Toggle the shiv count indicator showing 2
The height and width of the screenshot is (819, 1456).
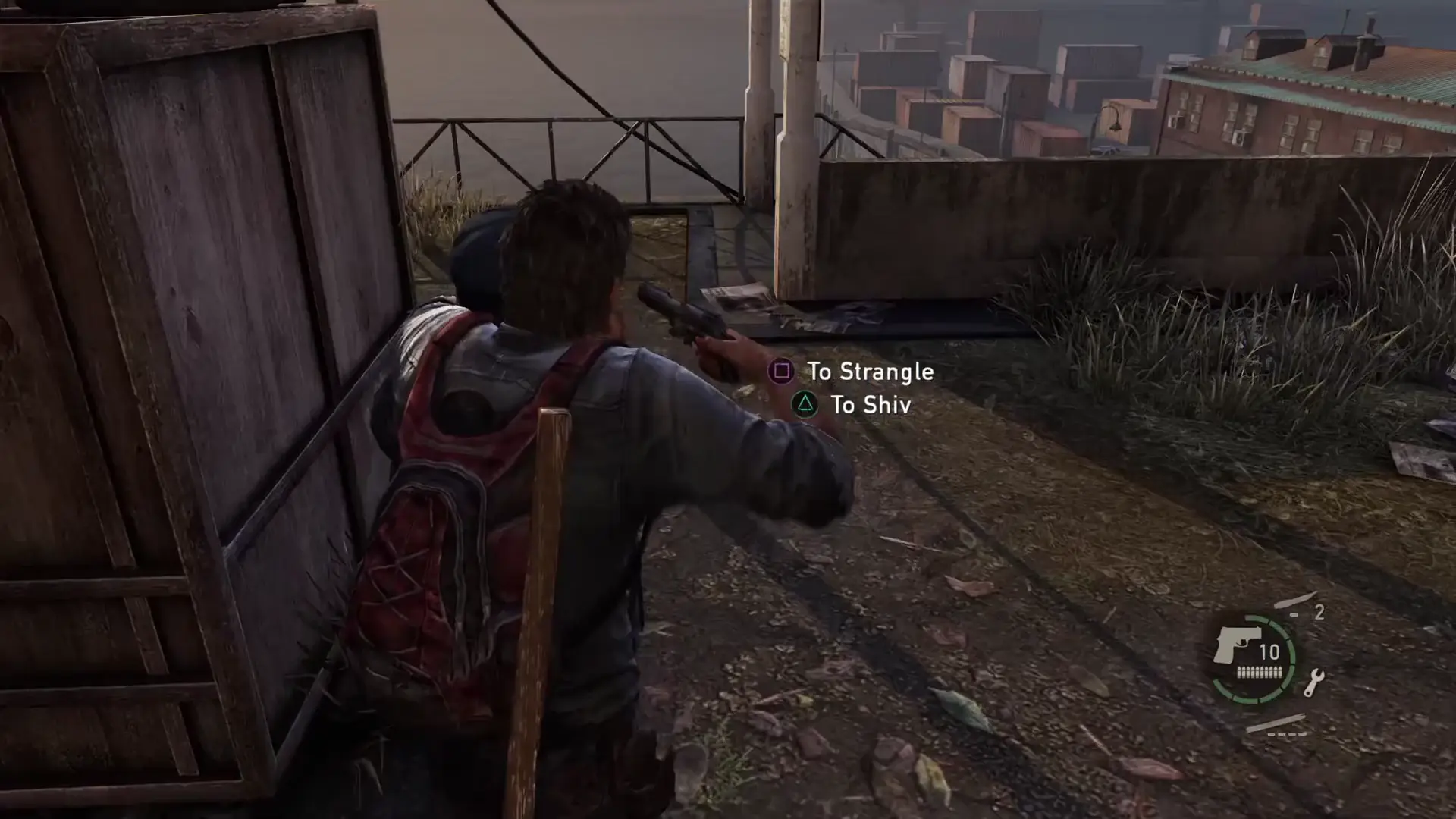1321,611
